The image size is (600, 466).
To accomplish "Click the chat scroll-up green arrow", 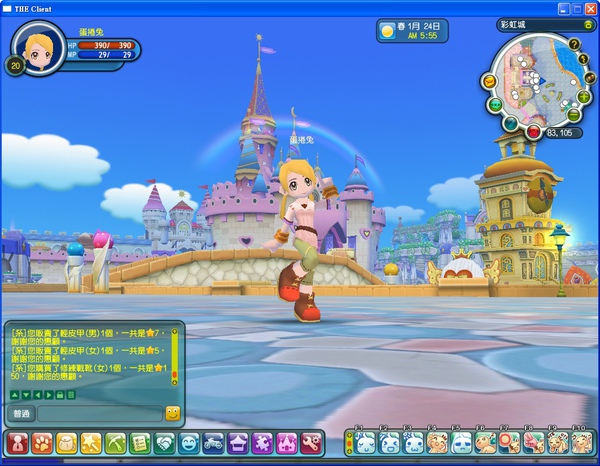I will [x=14, y=395].
